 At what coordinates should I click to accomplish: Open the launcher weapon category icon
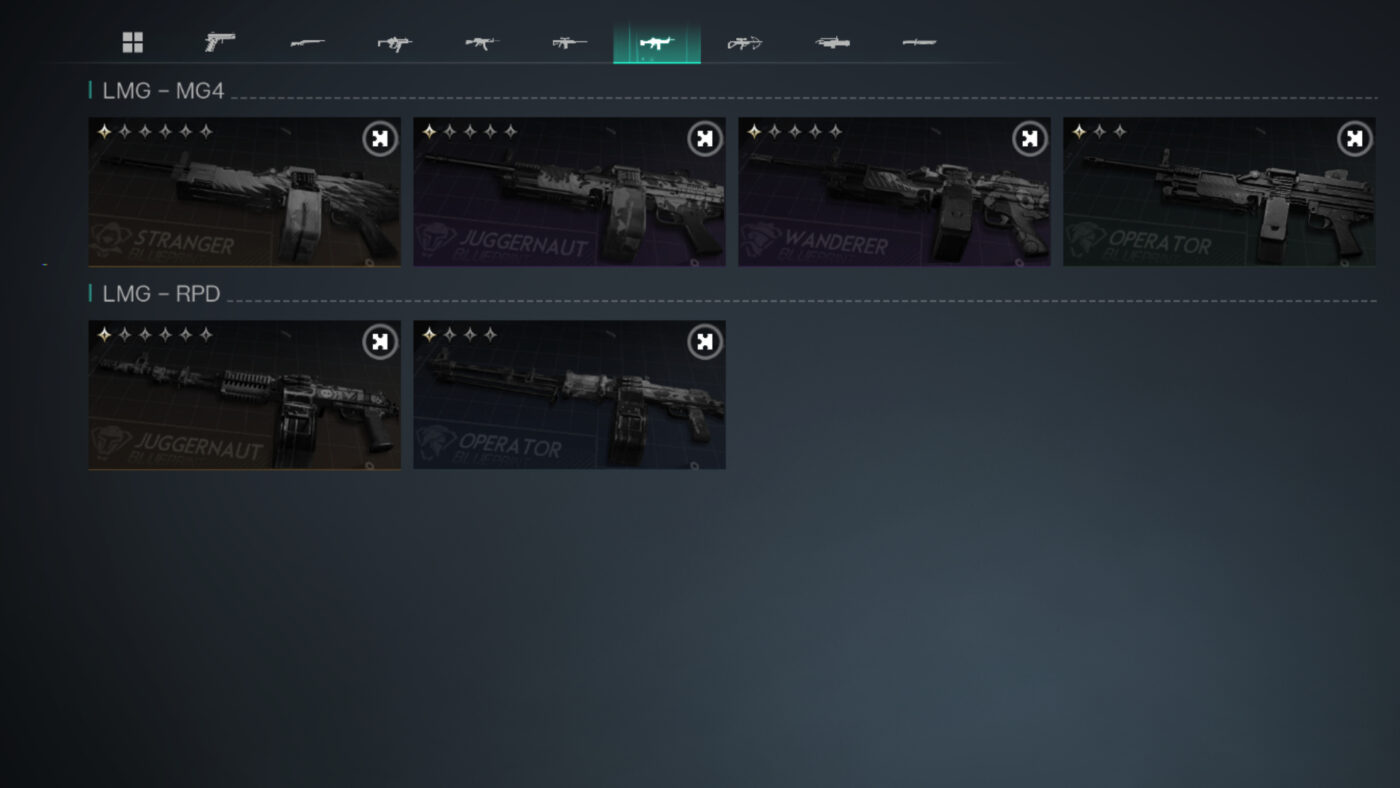pos(831,42)
